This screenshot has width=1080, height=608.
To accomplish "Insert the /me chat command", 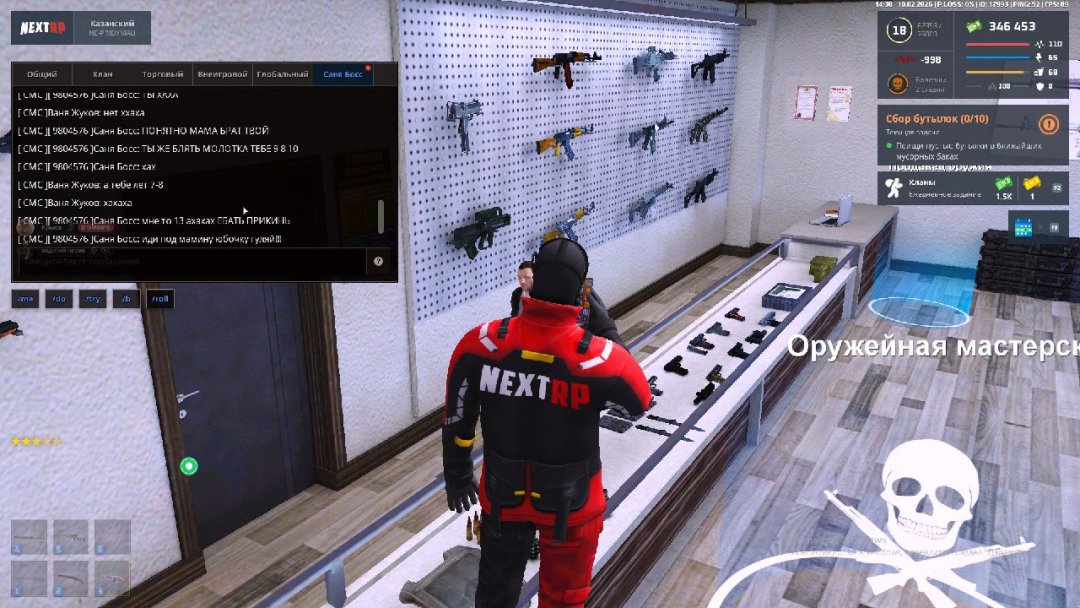I will pos(25,299).
